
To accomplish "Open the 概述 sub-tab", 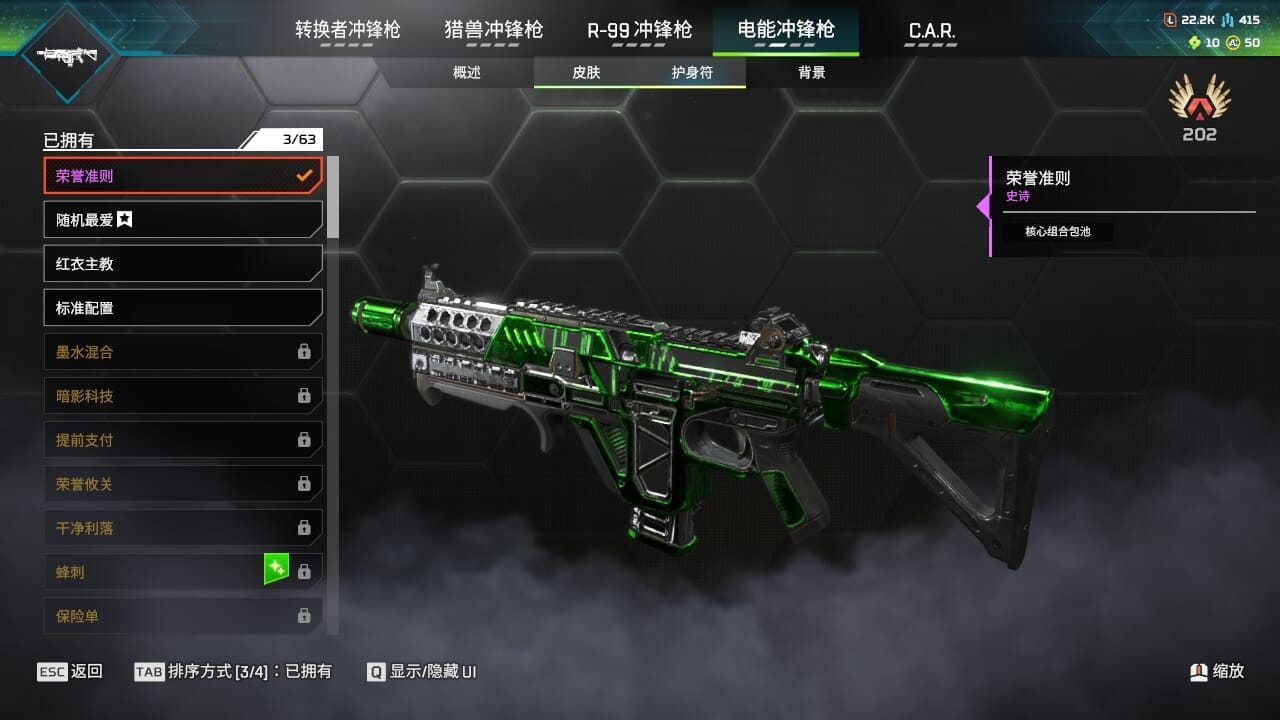I will coord(467,73).
